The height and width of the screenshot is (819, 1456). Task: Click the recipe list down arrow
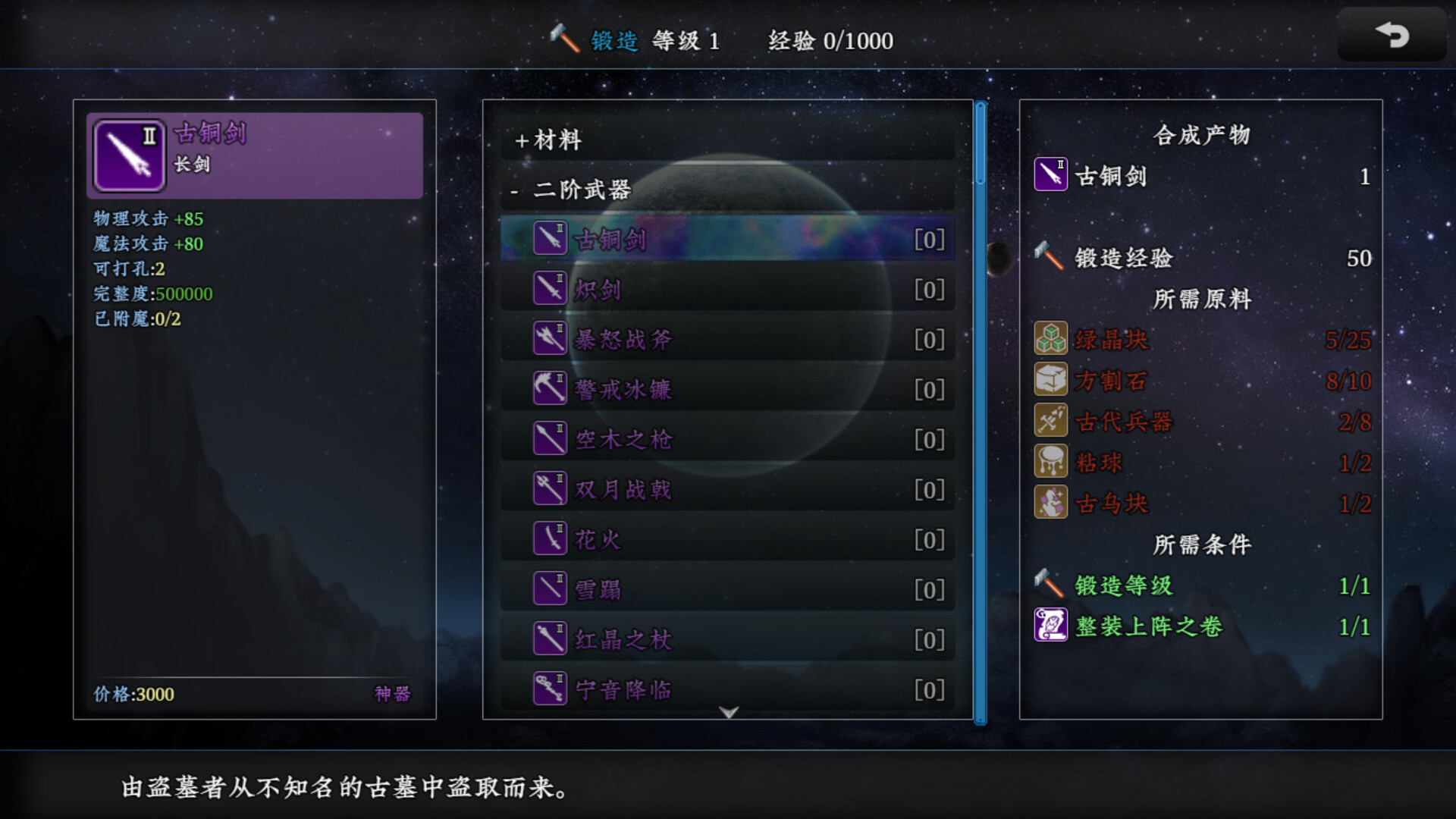tap(729, 713)
